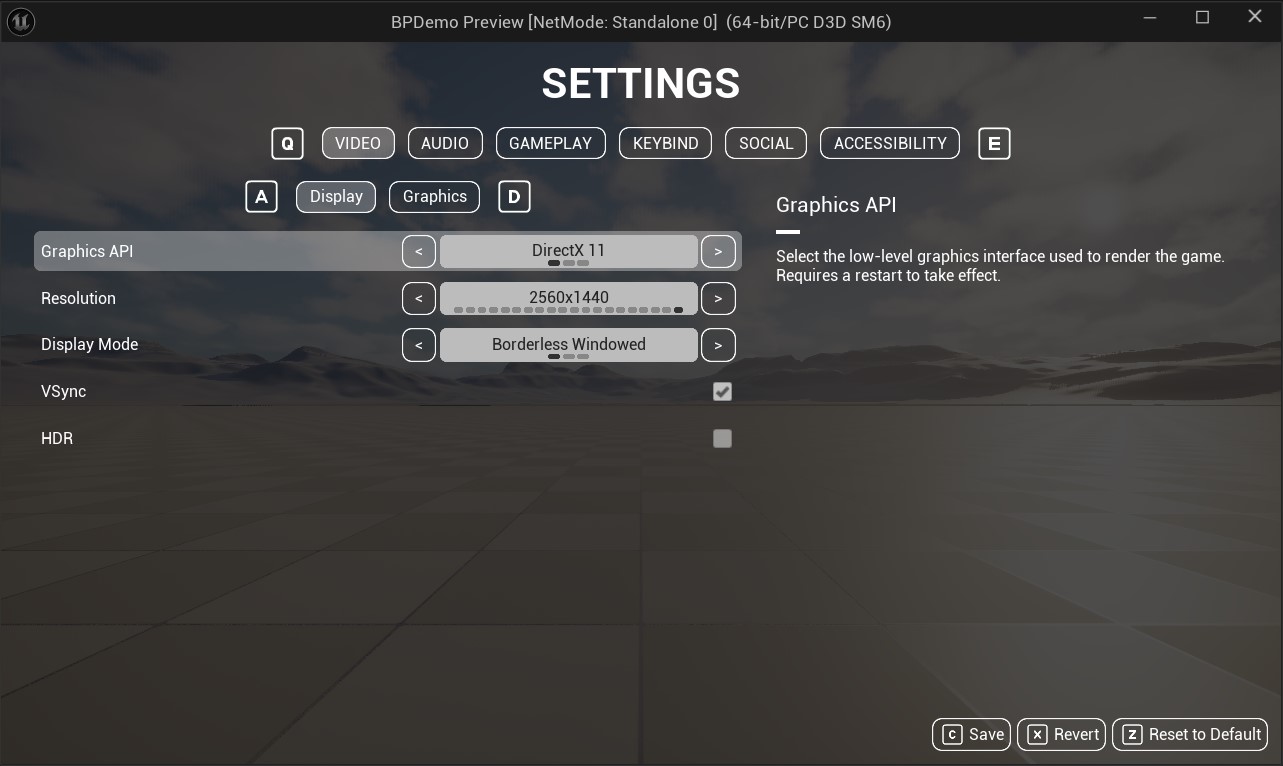Click the A key shortcut icon
Image resolution: width=1283 pixels, height=766 pixels.
tap(261, 196)
